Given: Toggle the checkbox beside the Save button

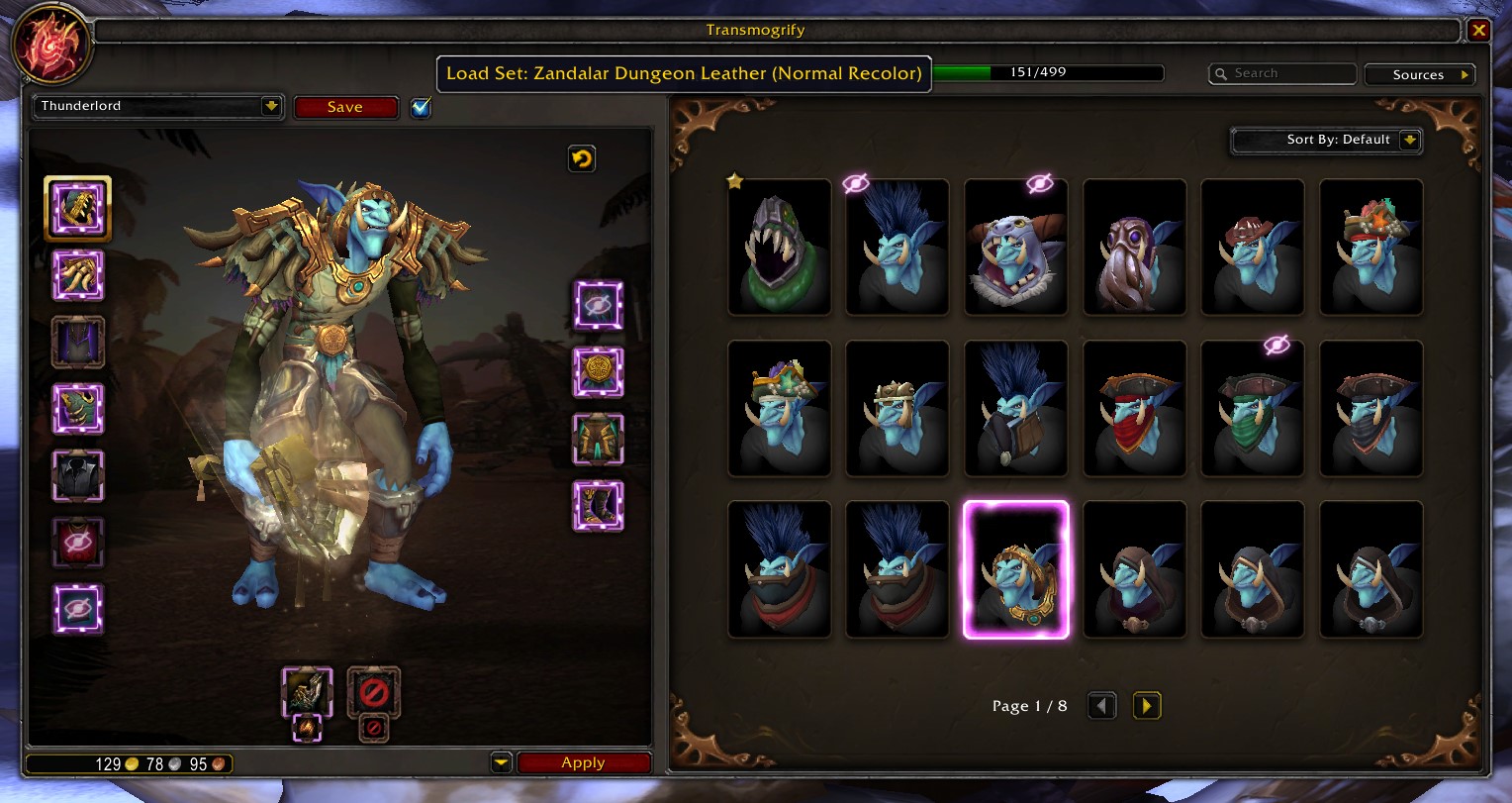Looking at the screenshot, I should click(421, 107).
